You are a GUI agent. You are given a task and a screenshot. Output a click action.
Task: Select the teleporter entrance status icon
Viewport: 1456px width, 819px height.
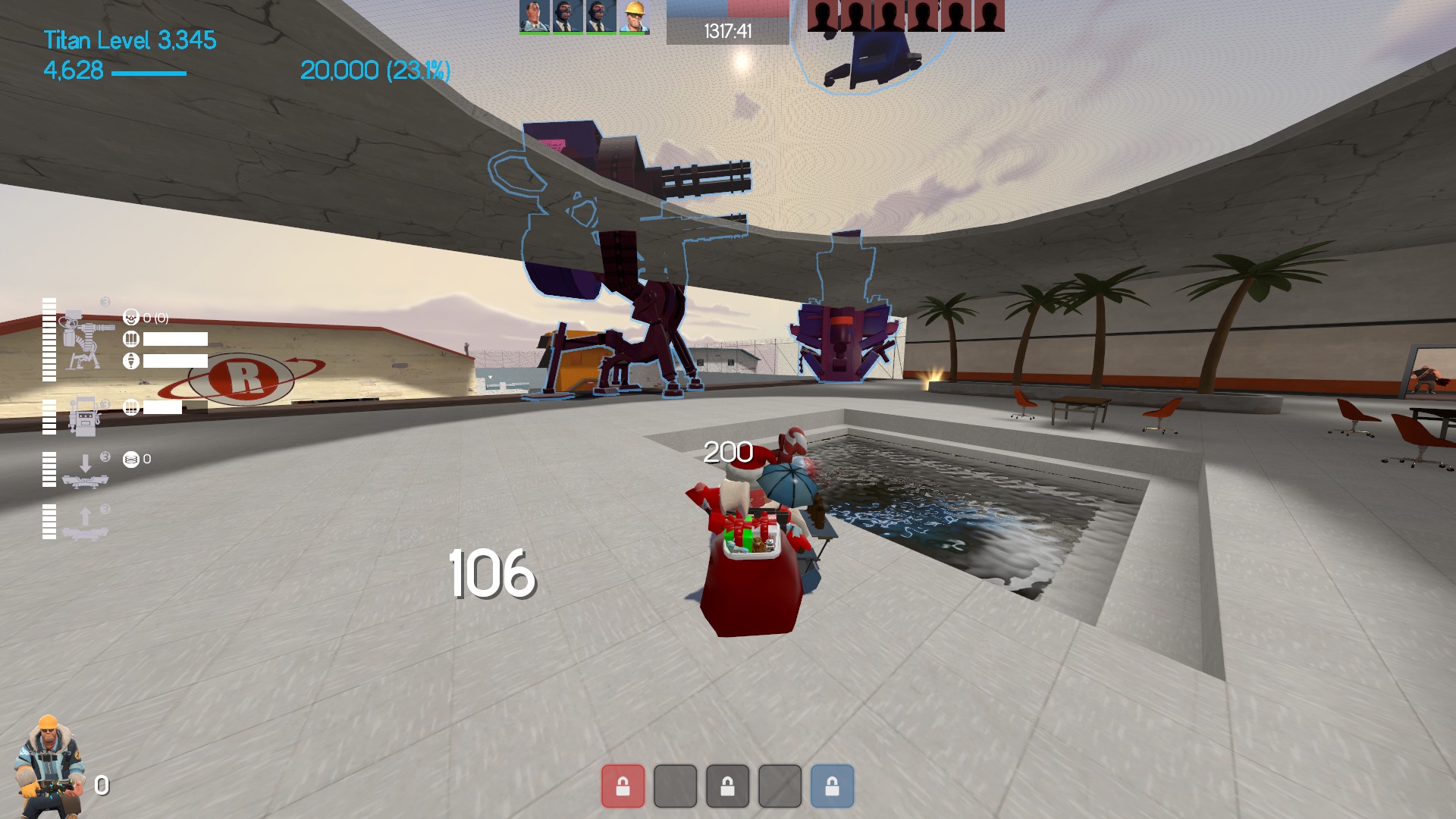coord(85,469)
